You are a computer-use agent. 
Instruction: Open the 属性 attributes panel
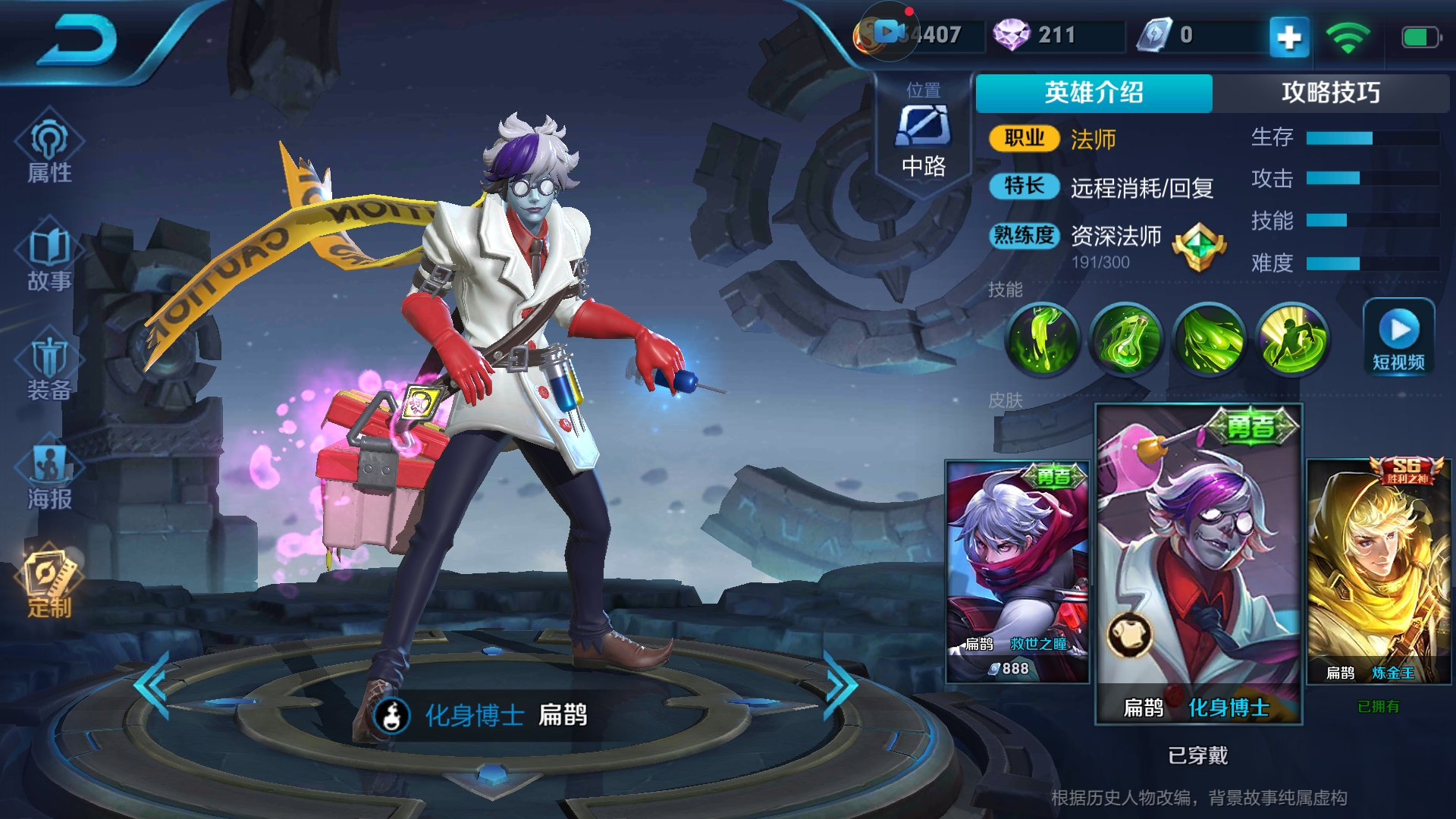(49, 149)
